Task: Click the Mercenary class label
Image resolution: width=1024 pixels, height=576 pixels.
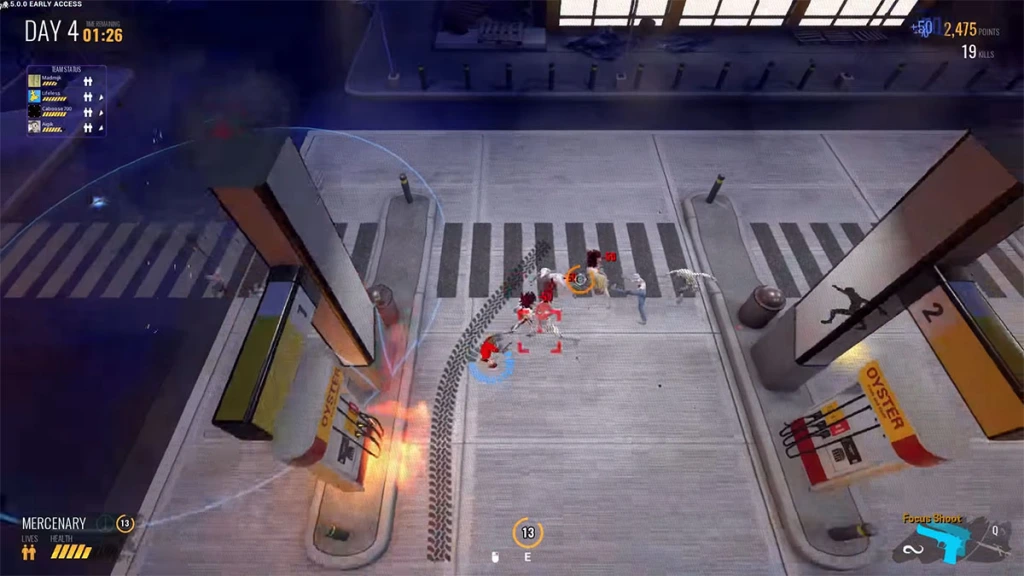Action: click(x=54, y=523)
